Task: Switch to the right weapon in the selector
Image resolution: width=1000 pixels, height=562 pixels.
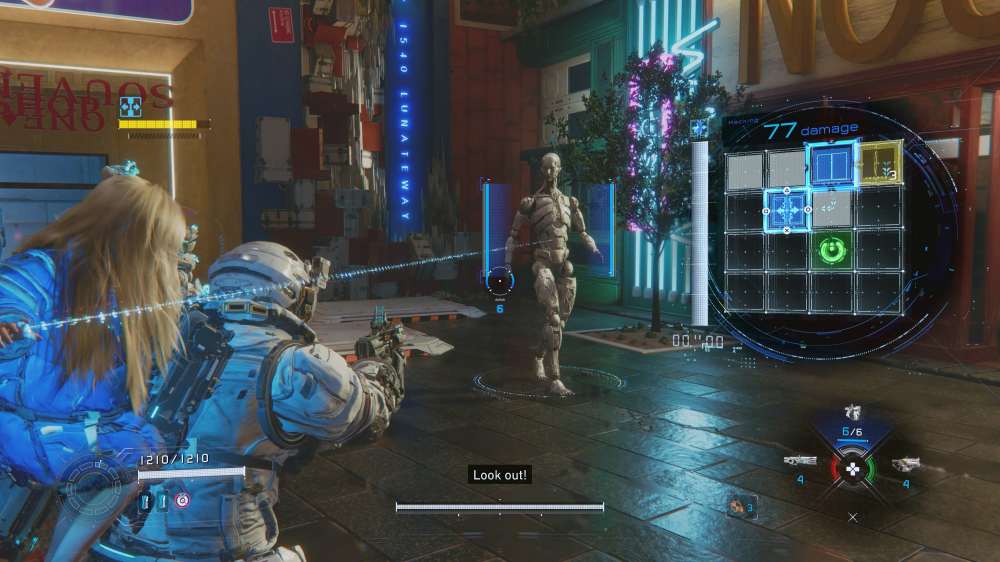Action: click(905, 463)
